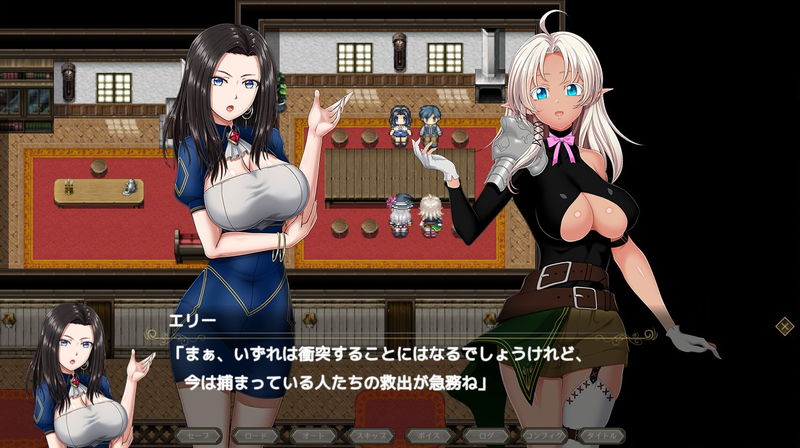This screenshot has width=800, height=448.
Task: Open the ロード (Load) menu
Action: [x=256, y=436]
